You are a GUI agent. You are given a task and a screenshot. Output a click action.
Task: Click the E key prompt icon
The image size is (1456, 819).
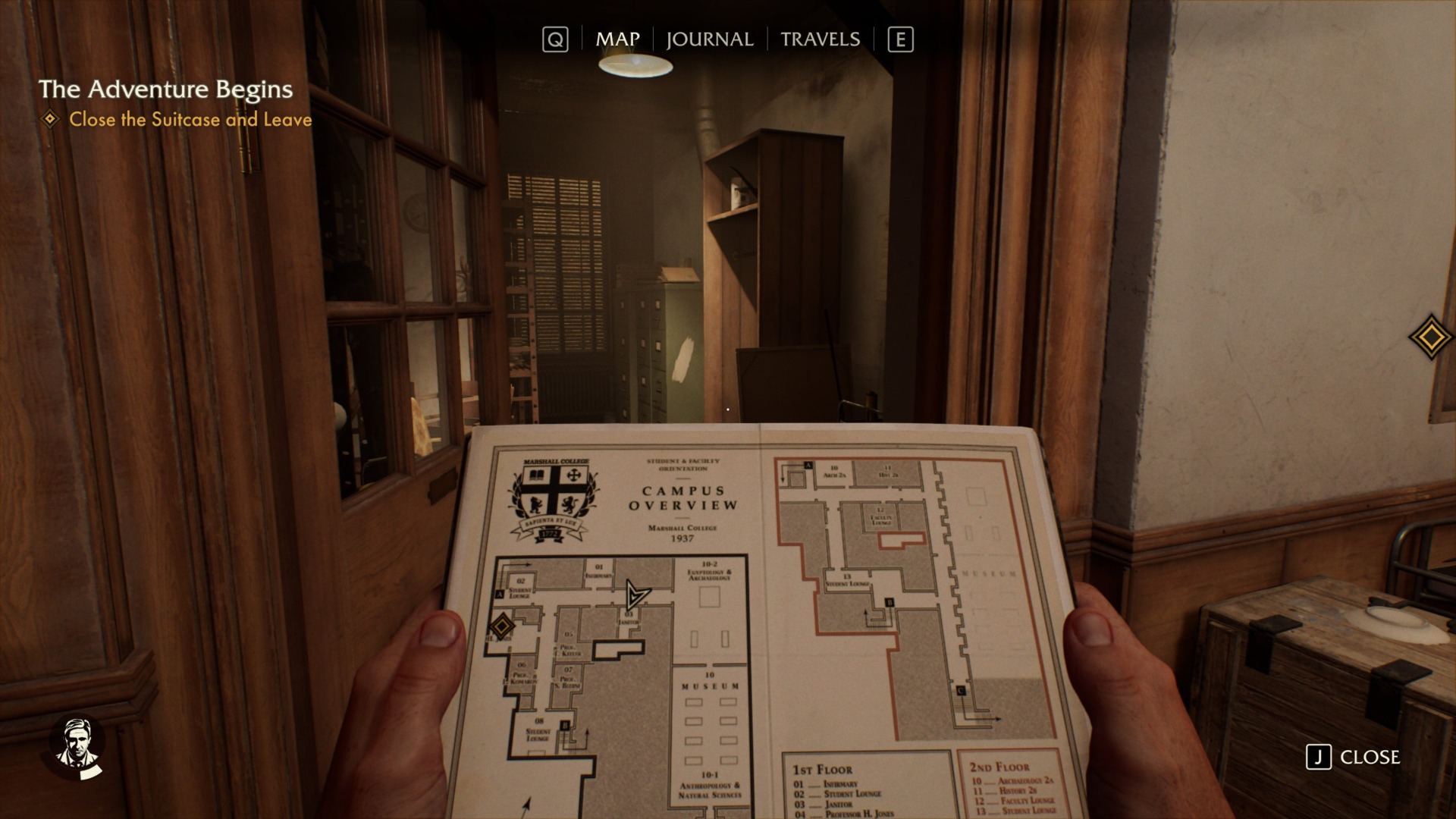pyautogui.click(x=899, y=39)
